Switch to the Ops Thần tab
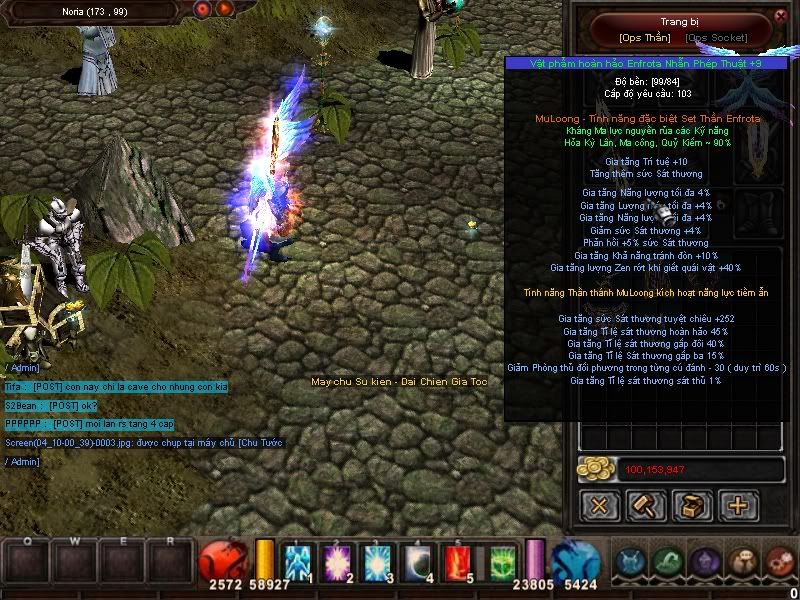Viewport: 800px width, 600px height. (x=645, y=37)
